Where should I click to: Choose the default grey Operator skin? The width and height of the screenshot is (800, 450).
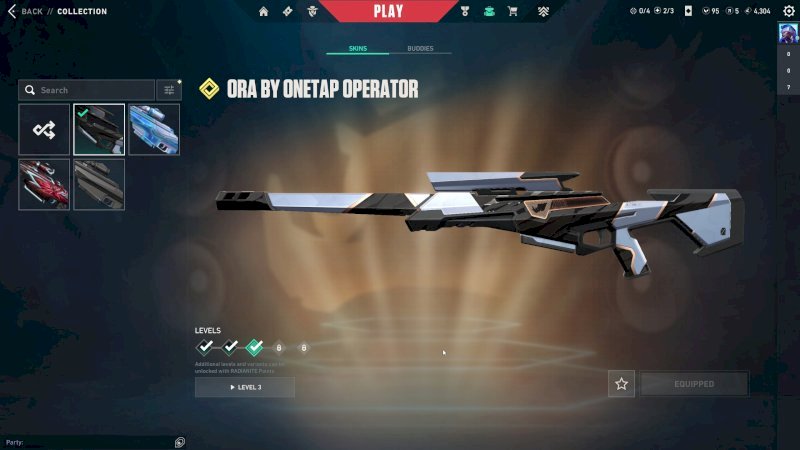point(99,184)
